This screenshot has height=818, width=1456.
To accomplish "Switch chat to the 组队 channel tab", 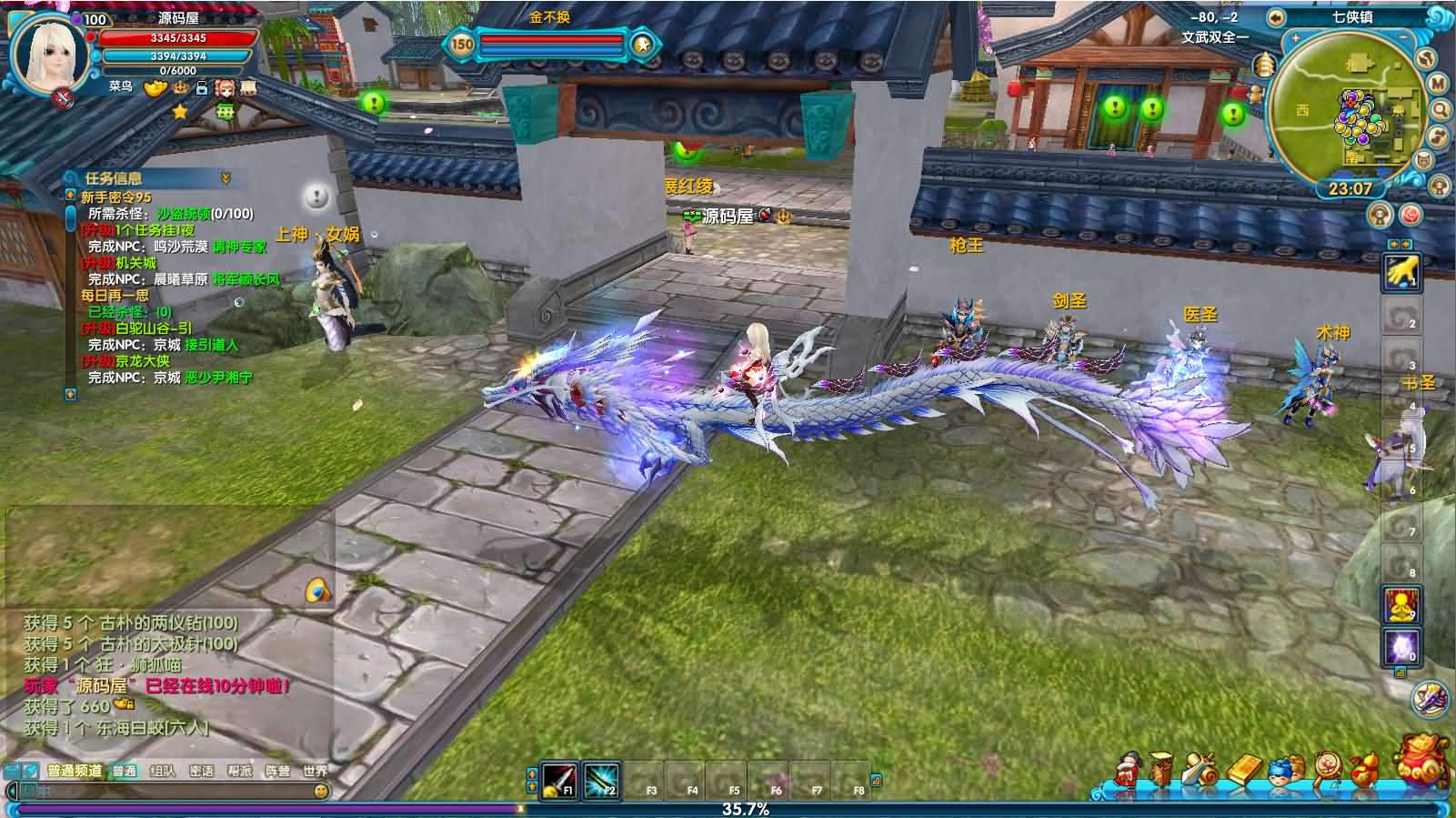I will (163, 771).
